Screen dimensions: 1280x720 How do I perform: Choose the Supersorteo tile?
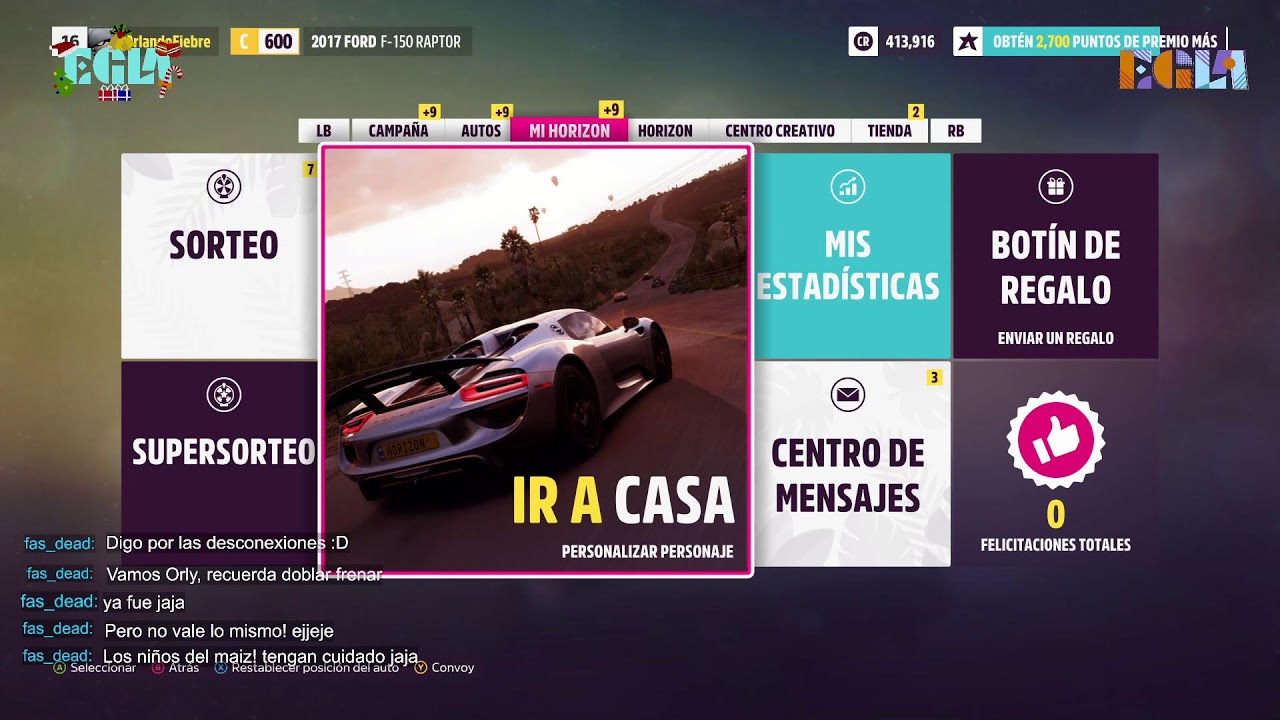(x=221, y=450)
